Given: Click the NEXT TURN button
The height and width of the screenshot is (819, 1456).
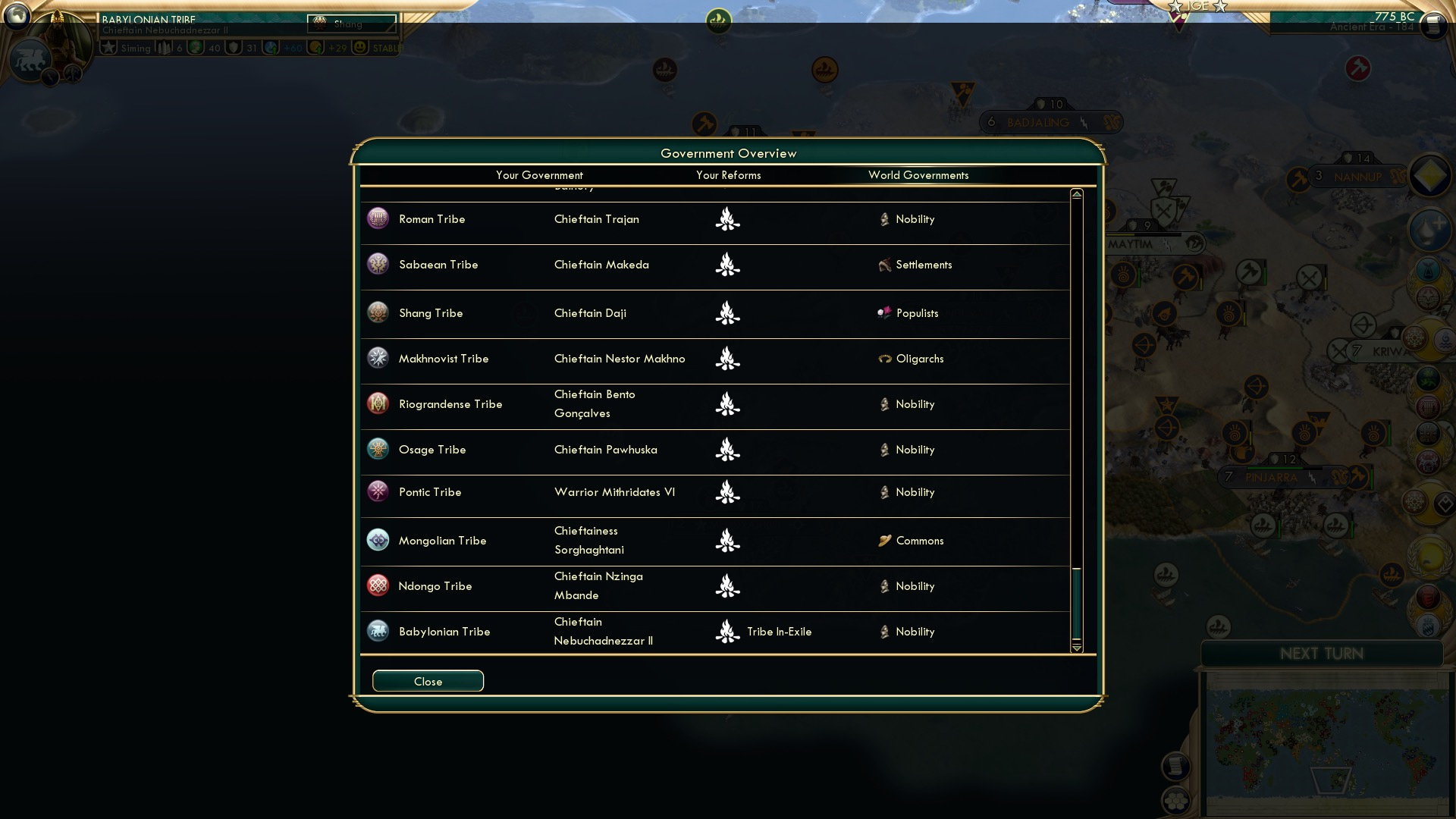Looking at the screenshot, I should tap(1323, 654).
